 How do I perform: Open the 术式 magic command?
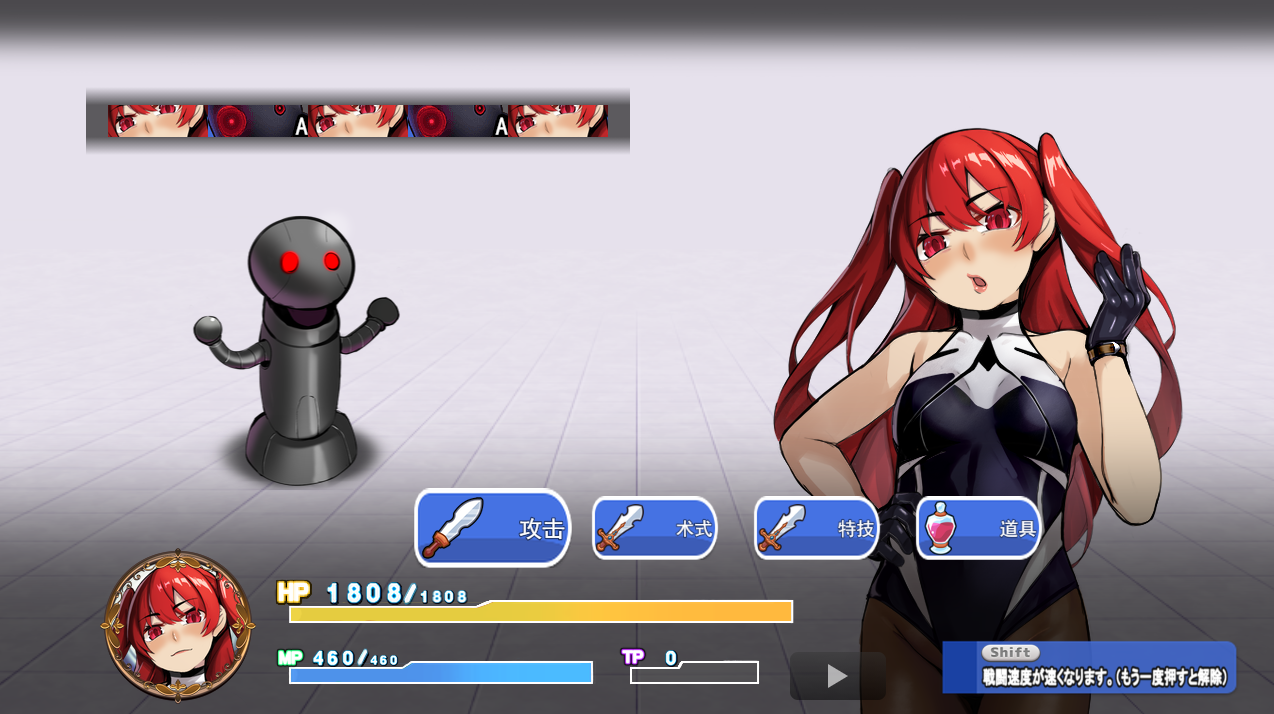coord(654,528)
